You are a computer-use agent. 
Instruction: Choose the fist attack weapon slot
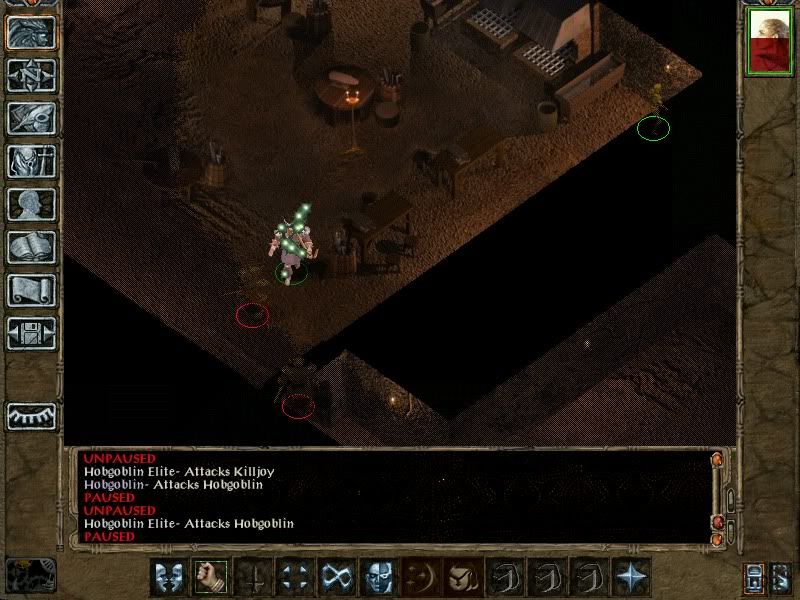click(209, 577)
